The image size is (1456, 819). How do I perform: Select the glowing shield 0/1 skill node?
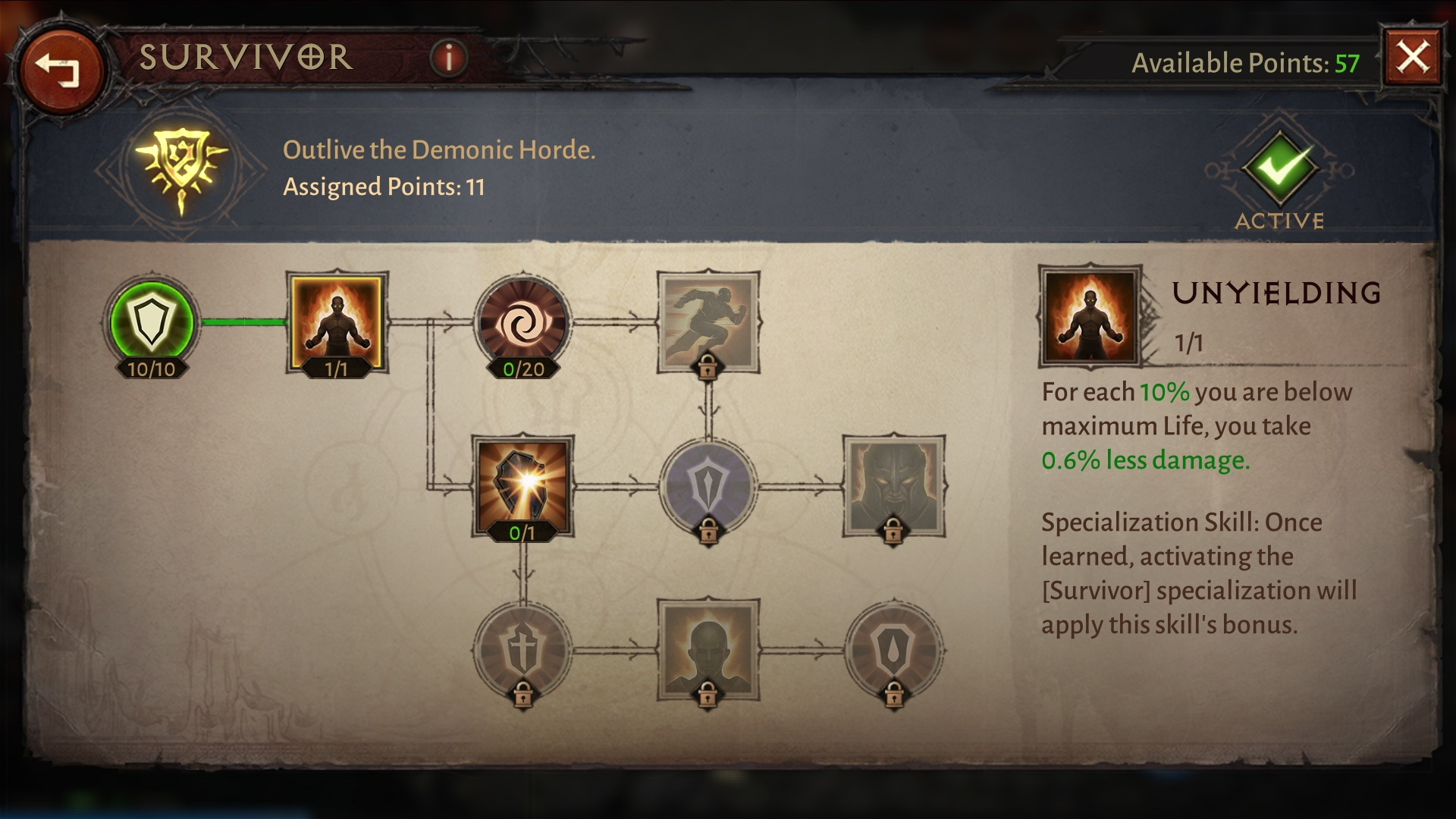(x=522, y=485)
